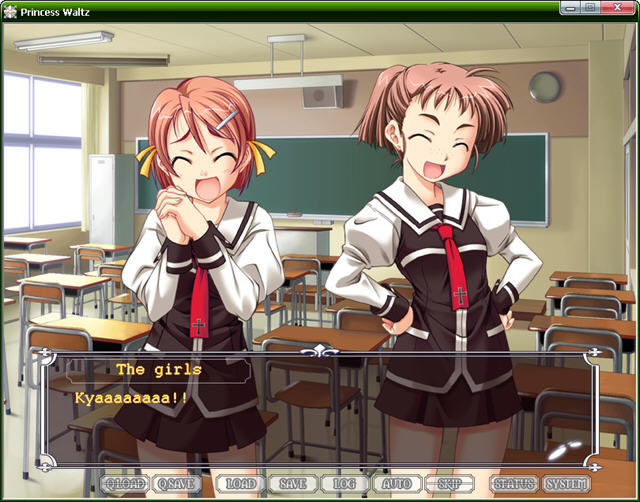The height and width of the screenshot is (502, 640).
Task: Open the LOAD game menu
Action: click(x=240, y=484)
